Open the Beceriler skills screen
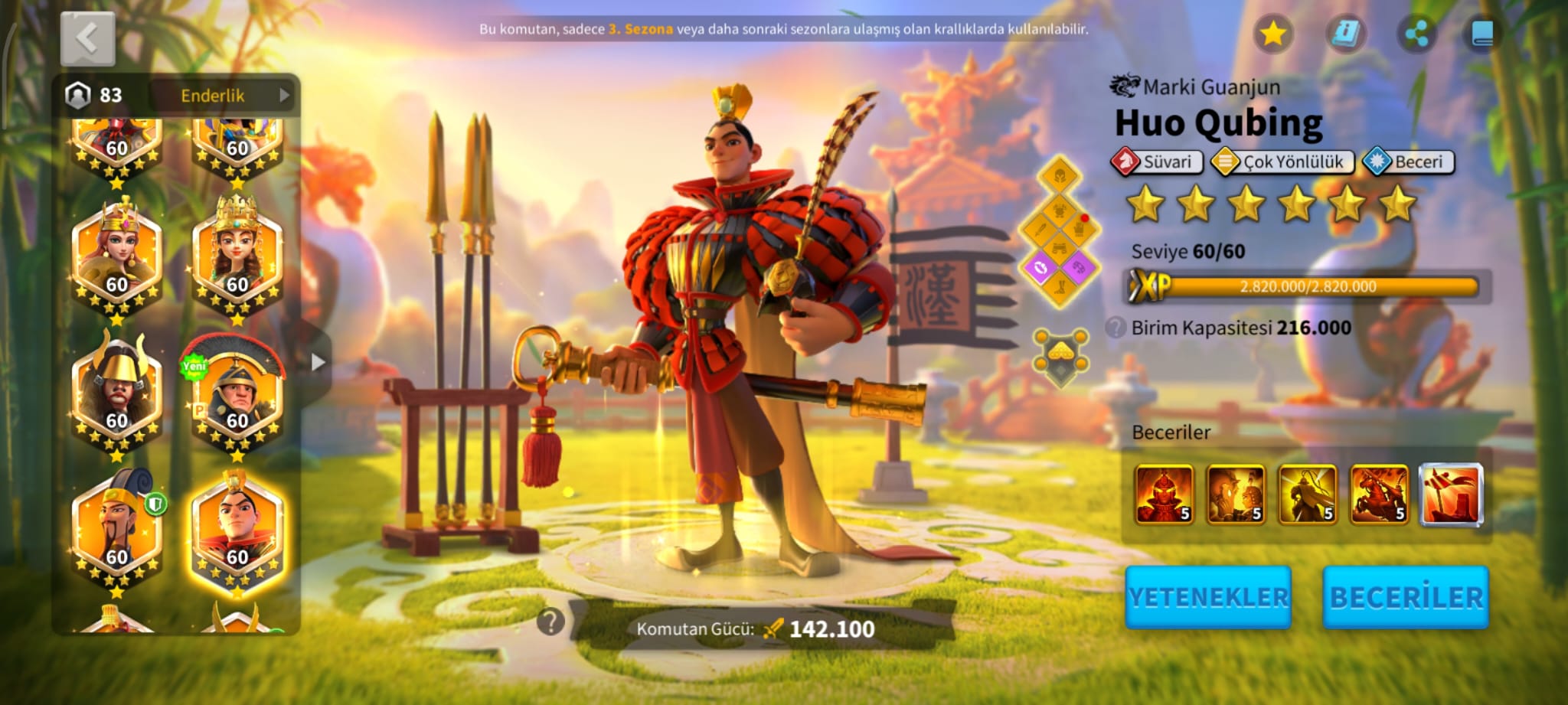This screenshot has width=1568, height=705. pyautogui.click(x=1406, y=597)
